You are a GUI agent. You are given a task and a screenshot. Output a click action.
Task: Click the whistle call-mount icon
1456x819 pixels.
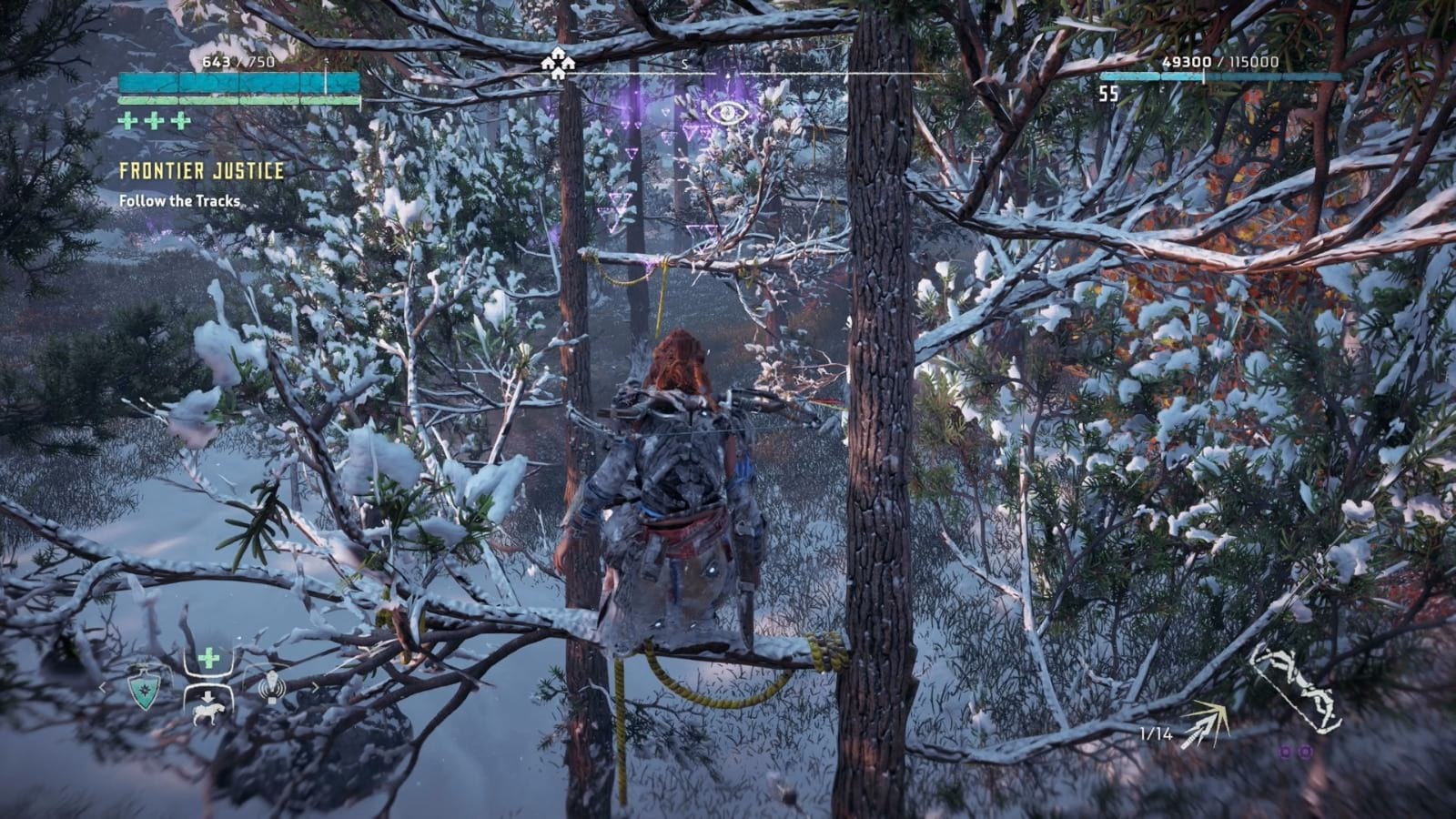271,685
